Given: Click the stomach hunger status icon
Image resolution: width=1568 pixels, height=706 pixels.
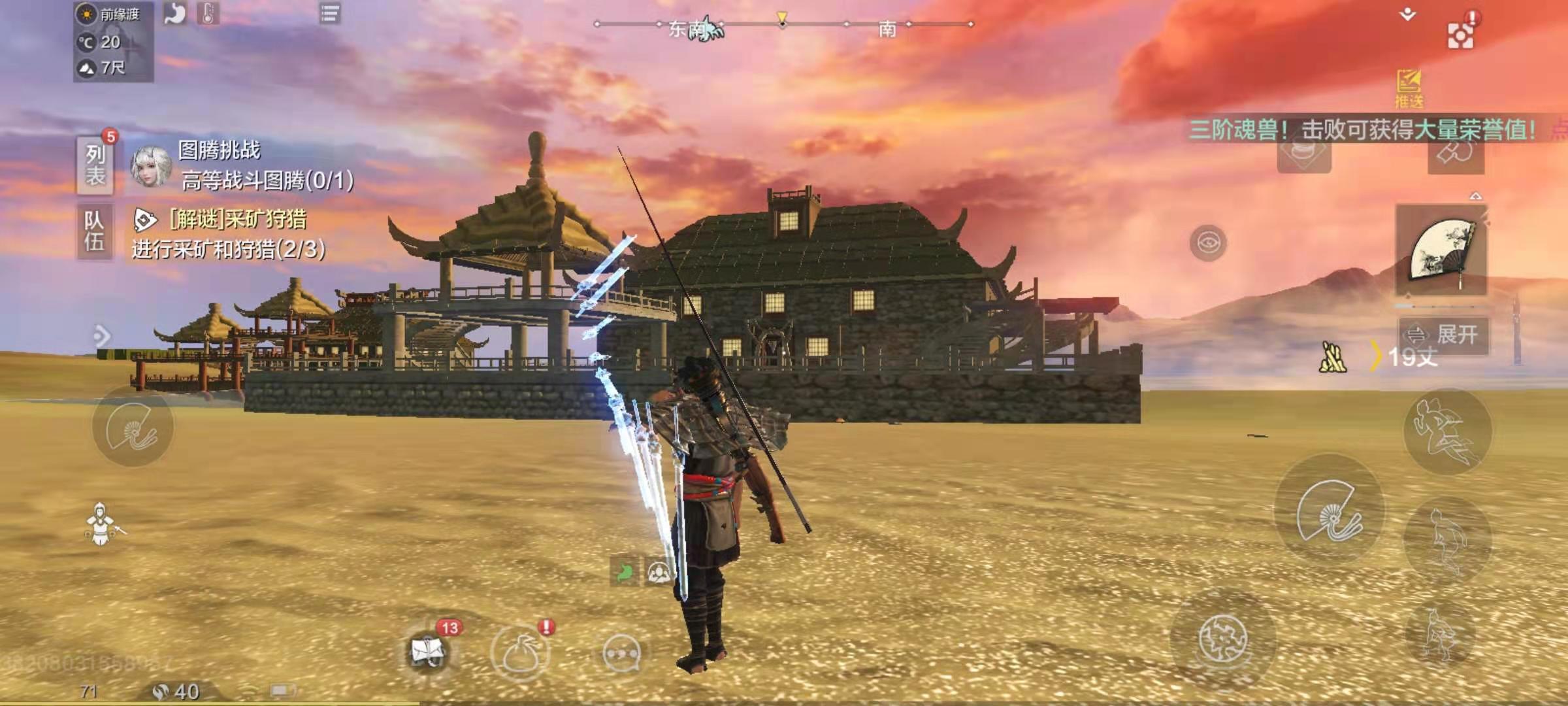Looking at the screenshot, I should pos(175,13).
